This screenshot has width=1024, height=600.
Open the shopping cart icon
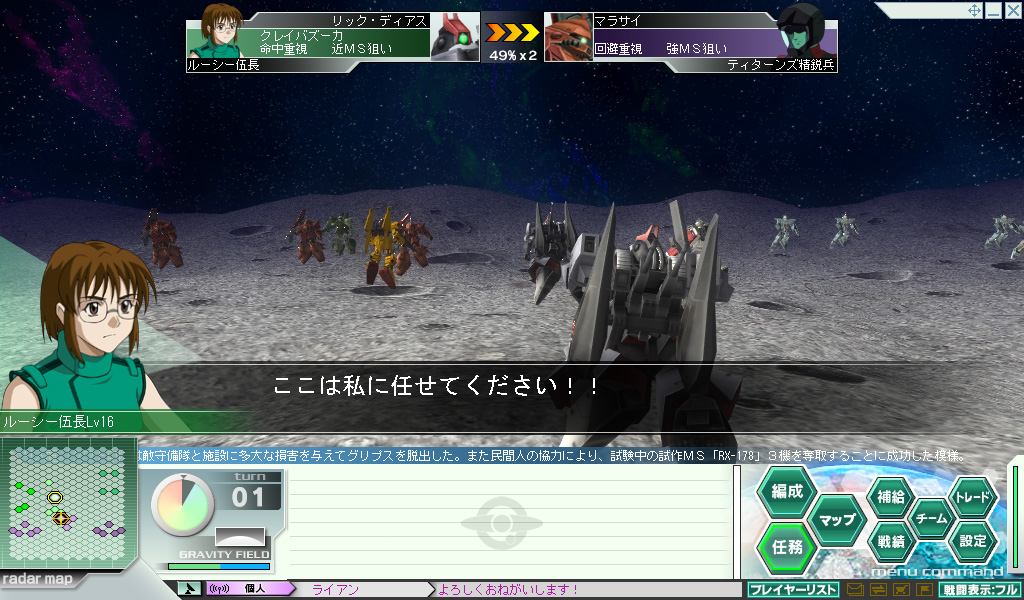(900, 590)
